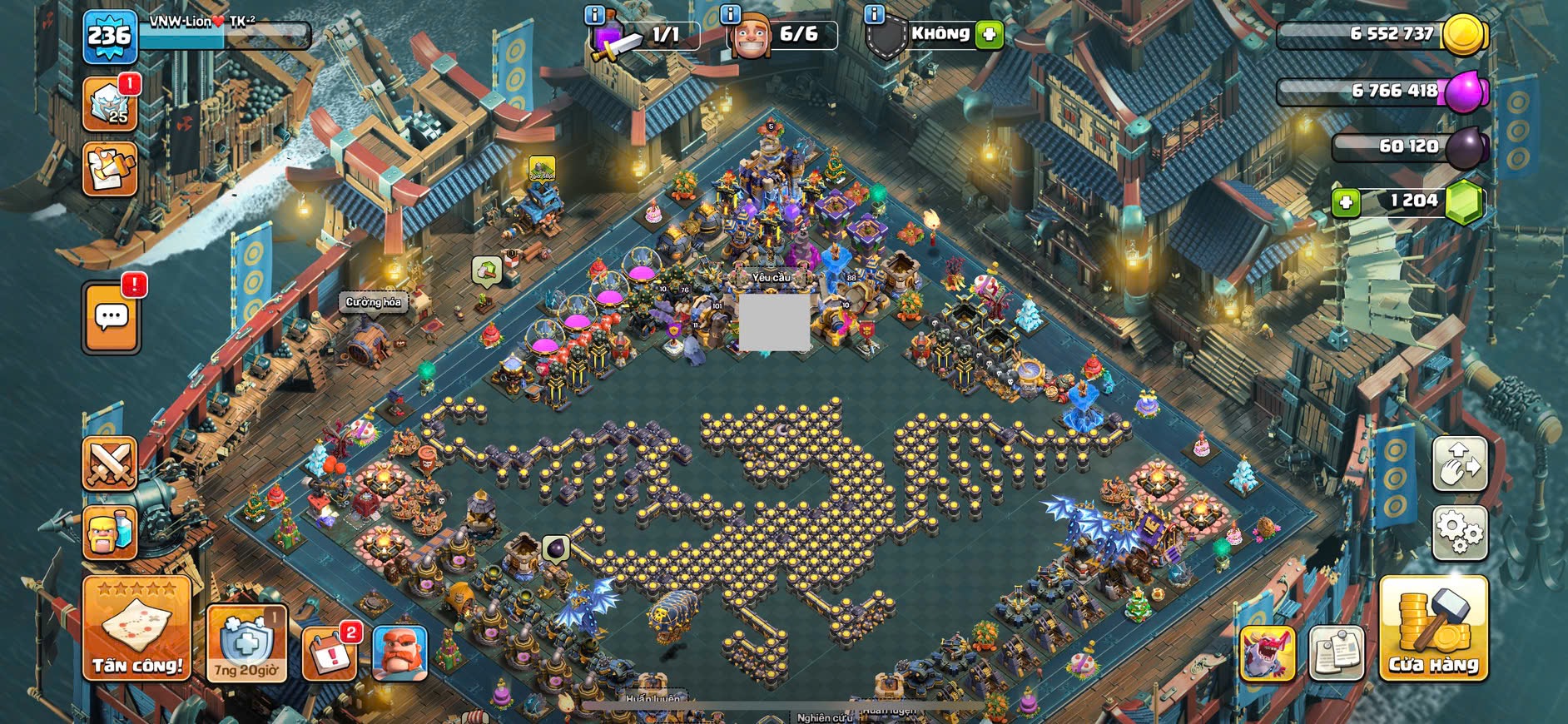The width and height of the screenshot is (1568, 724).
Task: Open the crossed swords clan war menu
Action: tap(110, 464)
